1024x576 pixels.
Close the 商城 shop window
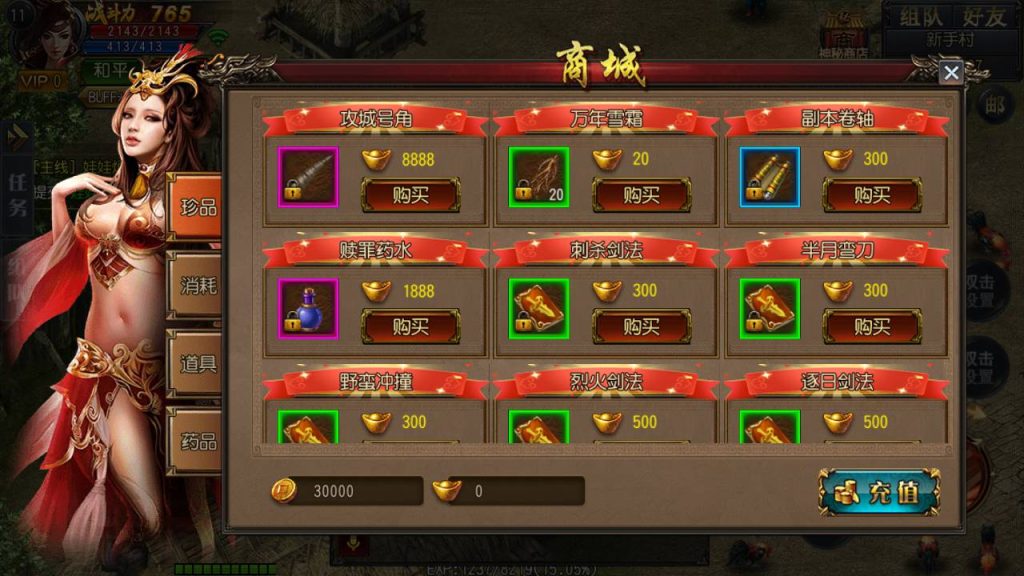point(950,72)
